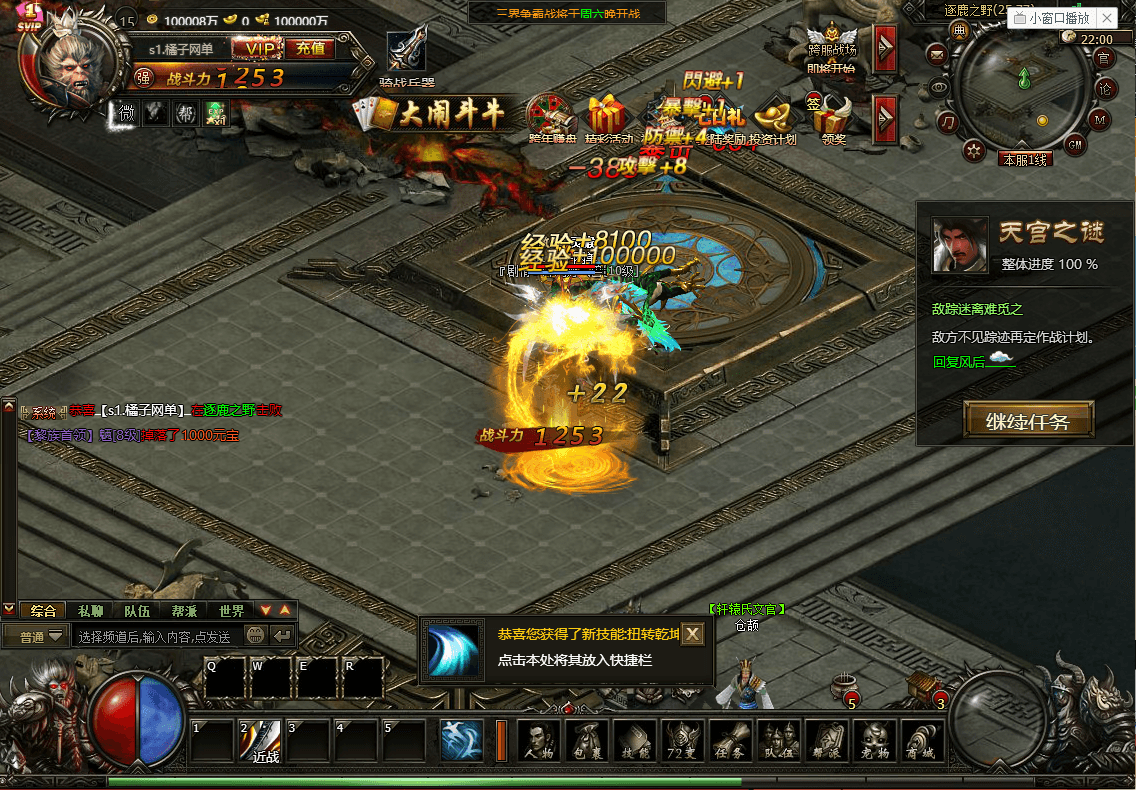Open the 包裹 inventory bag
Image resolution: width=1136 pixels, height=790 pixels.
588,742
